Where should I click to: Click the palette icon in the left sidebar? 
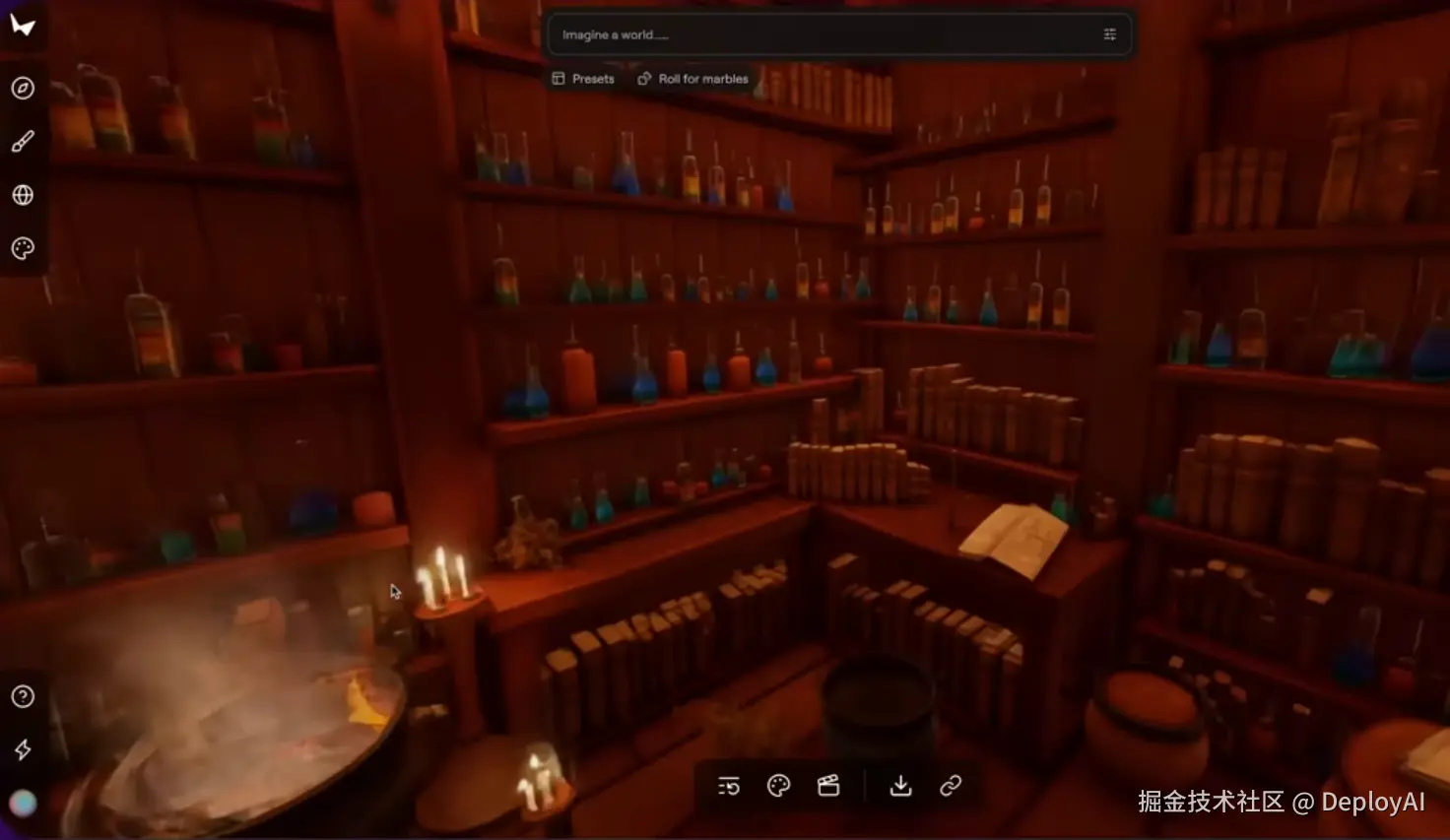point(23,248)
